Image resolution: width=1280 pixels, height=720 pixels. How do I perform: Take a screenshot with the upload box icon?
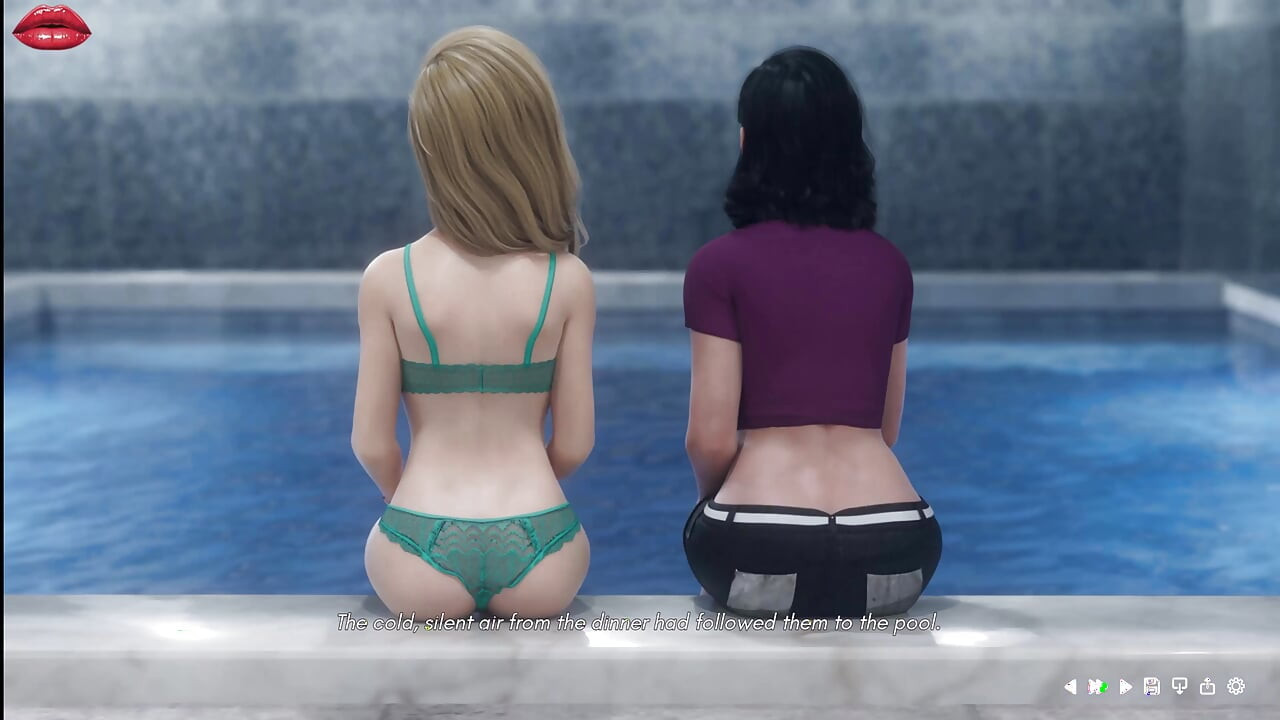[x=1207, y=687]
